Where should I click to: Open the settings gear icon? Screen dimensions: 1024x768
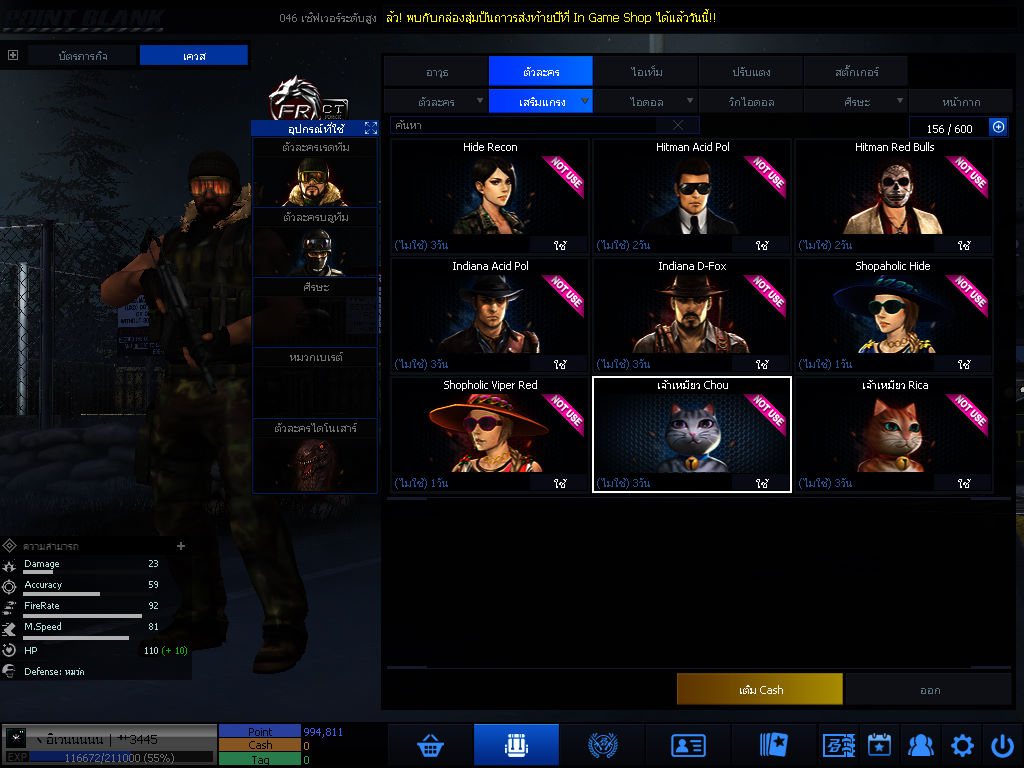click(962, 745)
